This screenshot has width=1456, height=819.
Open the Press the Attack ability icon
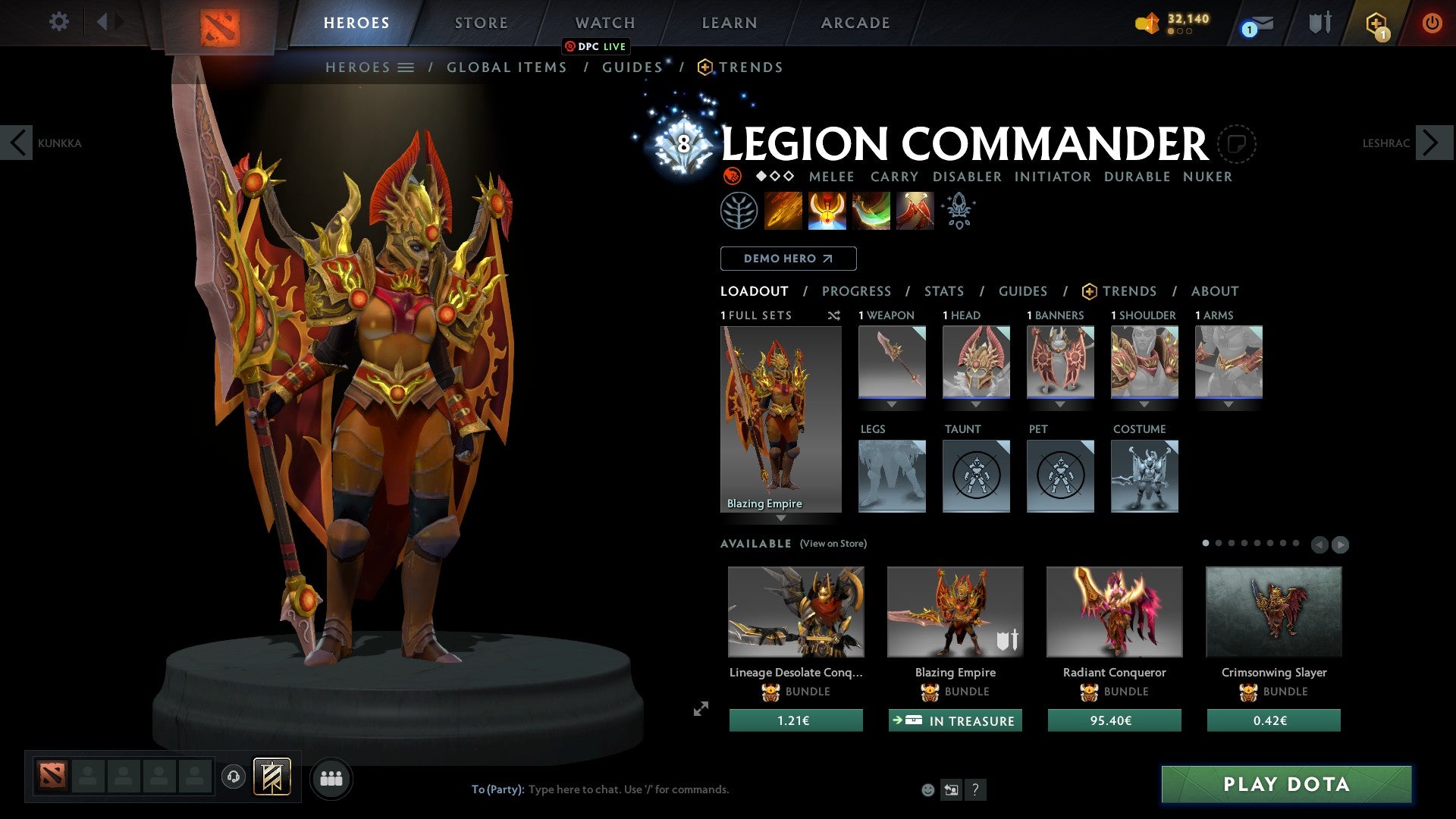coord(827,210)
